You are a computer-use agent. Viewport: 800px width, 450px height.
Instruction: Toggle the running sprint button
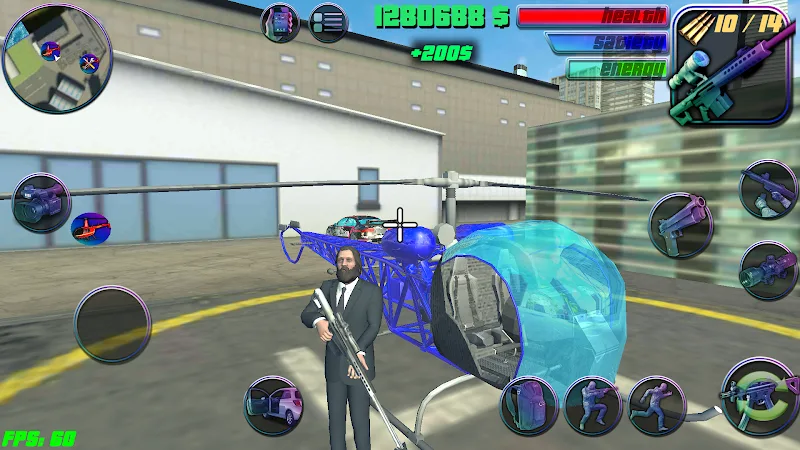point(656,405)
